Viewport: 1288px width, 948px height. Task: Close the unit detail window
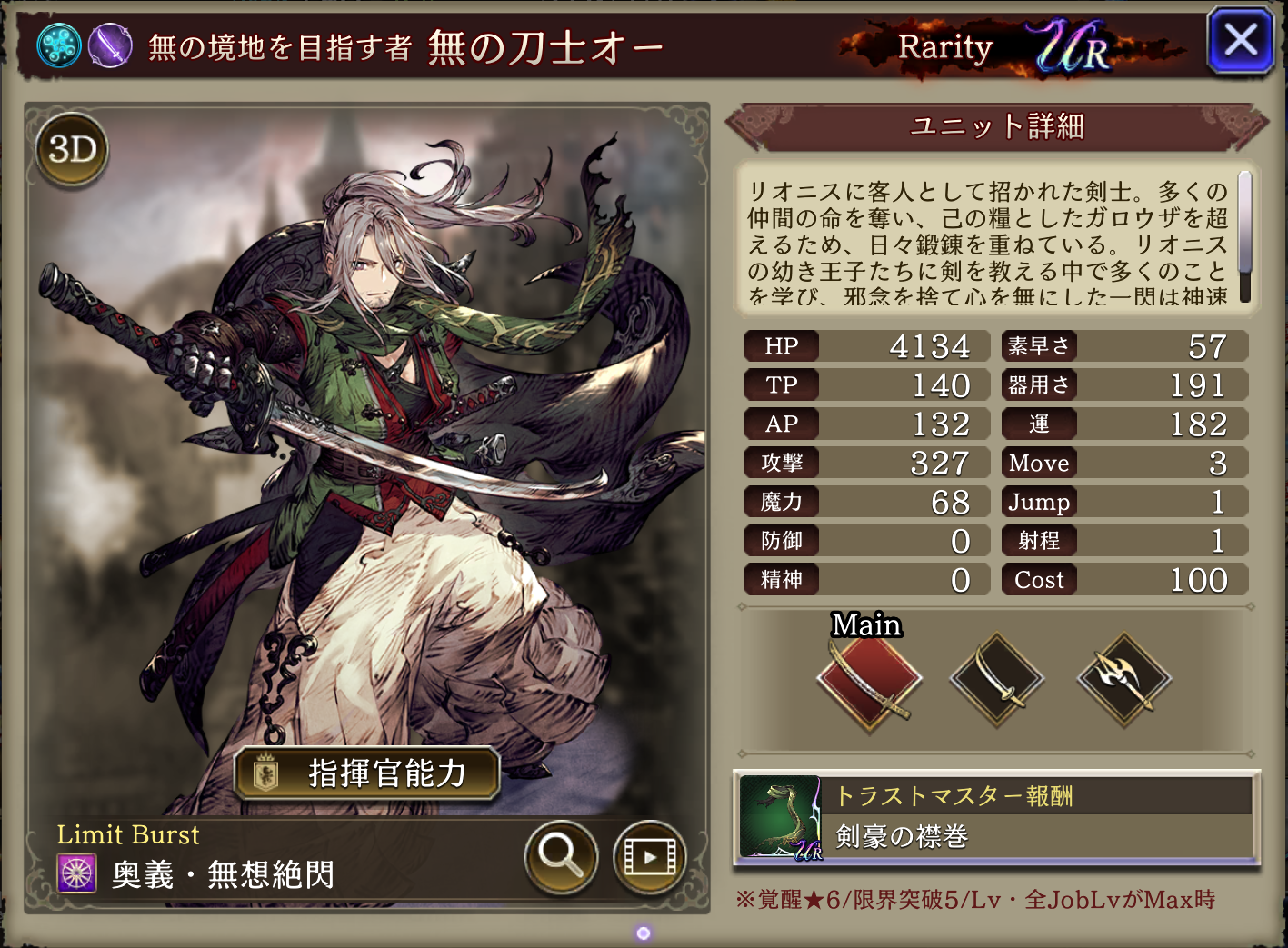tap(1240, 41)
